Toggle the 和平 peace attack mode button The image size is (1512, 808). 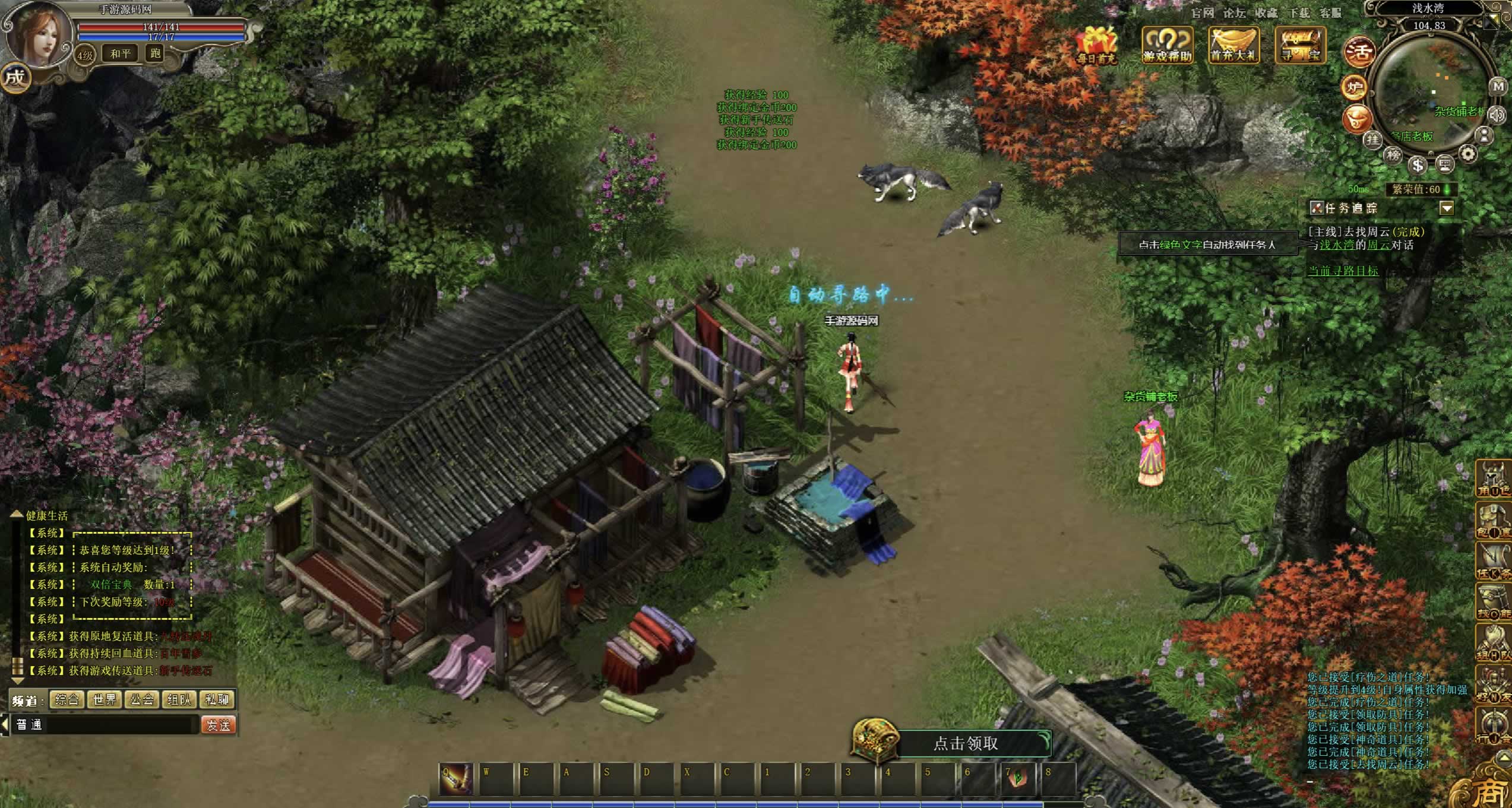pos(121,53)
